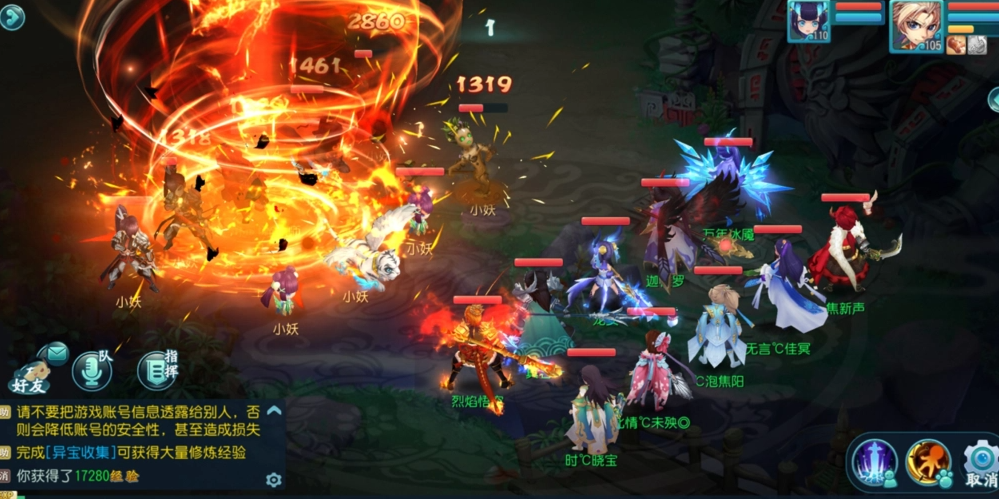Viewport: 999px width, 499px height.
Task: Click the round arrow button at top-left corner
Action: (x=12, y=17)
